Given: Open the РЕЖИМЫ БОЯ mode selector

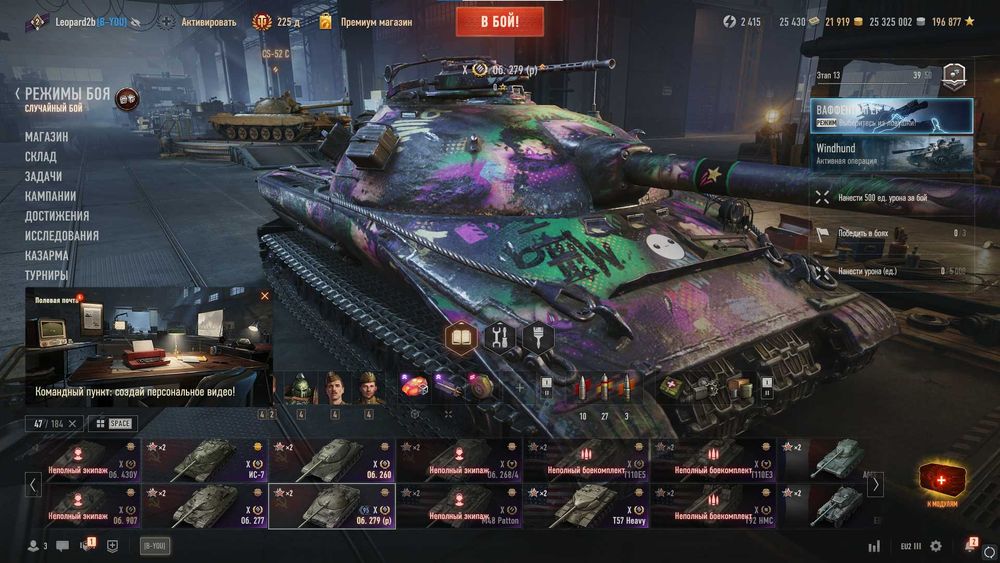Looking at the screenshot, I should click(70, 96).
